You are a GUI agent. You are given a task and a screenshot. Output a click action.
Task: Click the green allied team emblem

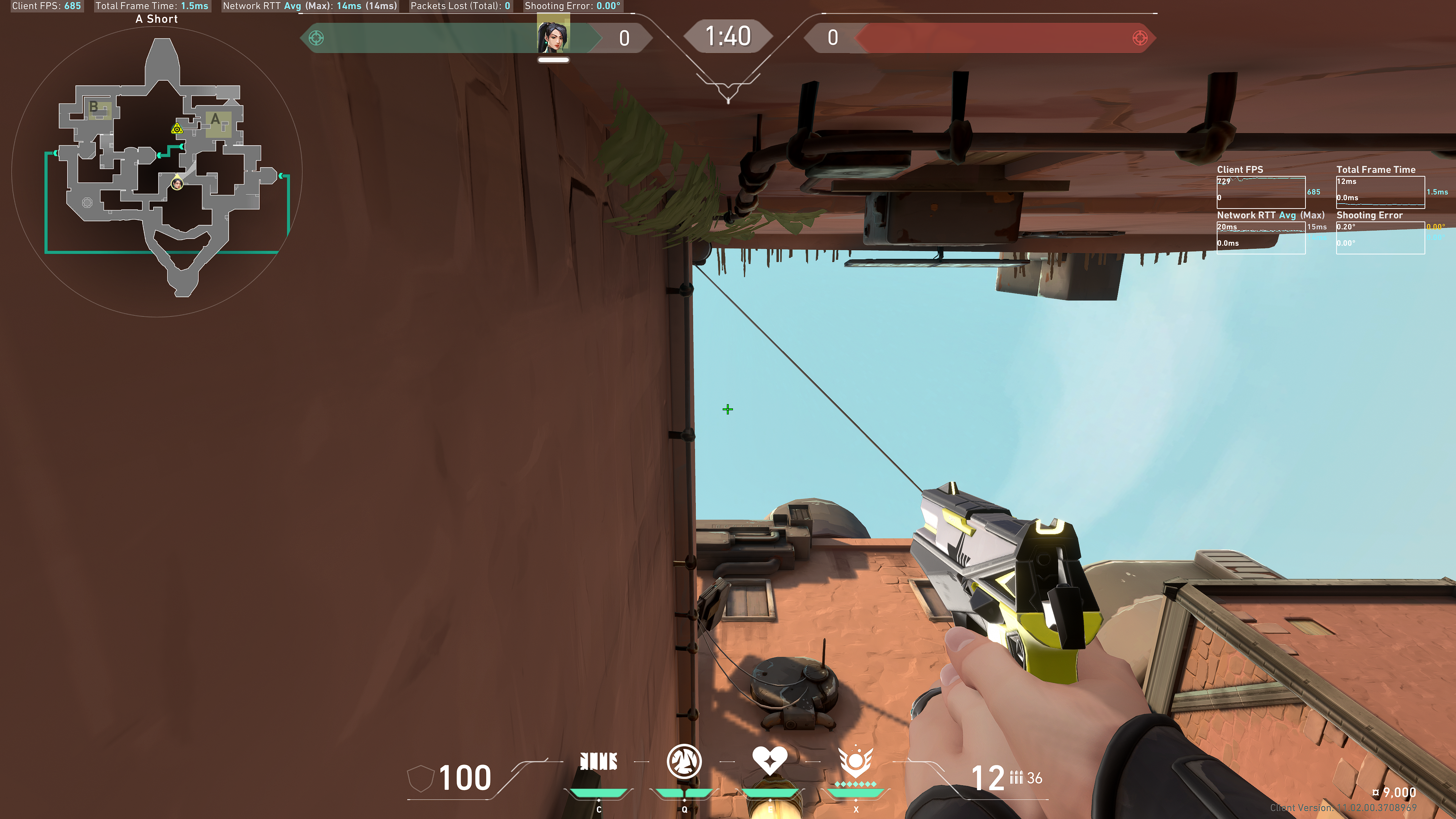point(317,38)
